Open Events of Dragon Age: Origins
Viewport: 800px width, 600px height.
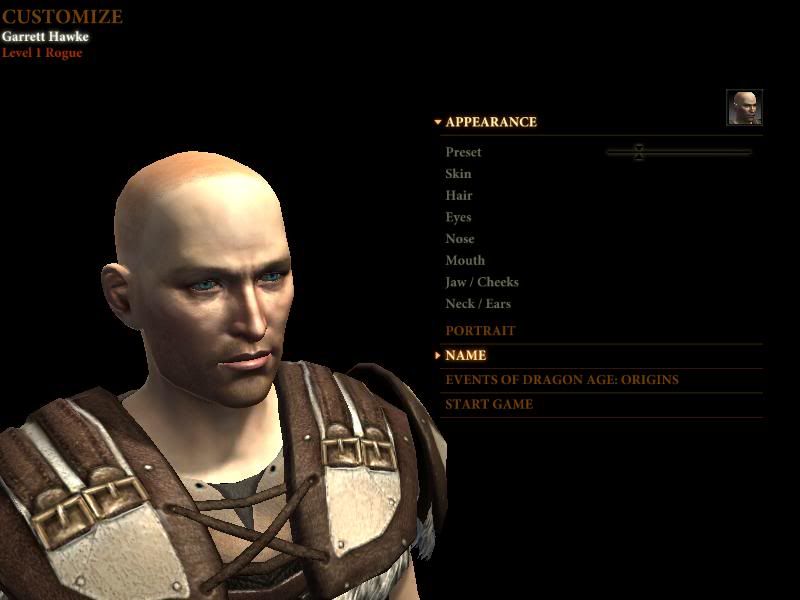(561, 380)
